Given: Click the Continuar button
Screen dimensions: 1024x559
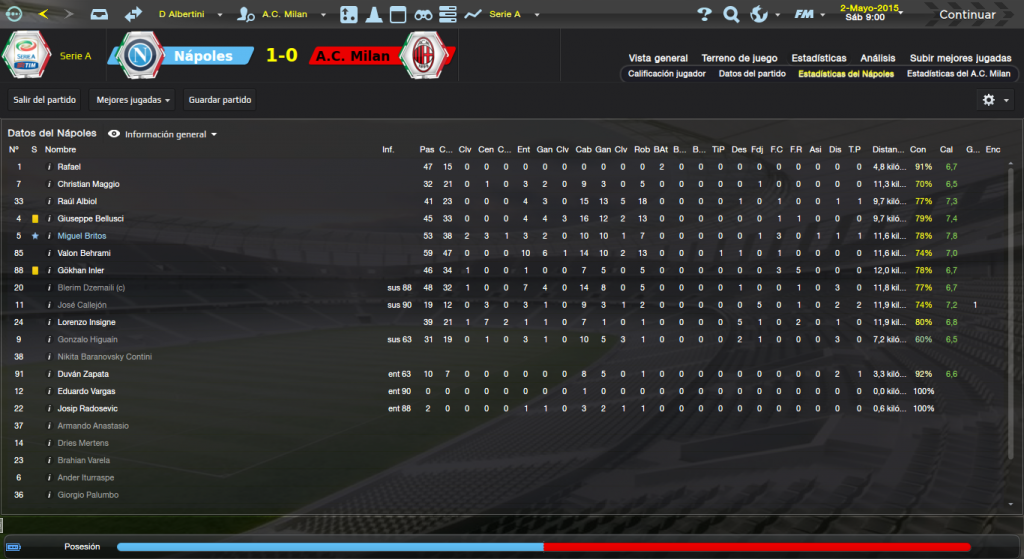Looking at the screenshot, I should [x=966, y=15].
